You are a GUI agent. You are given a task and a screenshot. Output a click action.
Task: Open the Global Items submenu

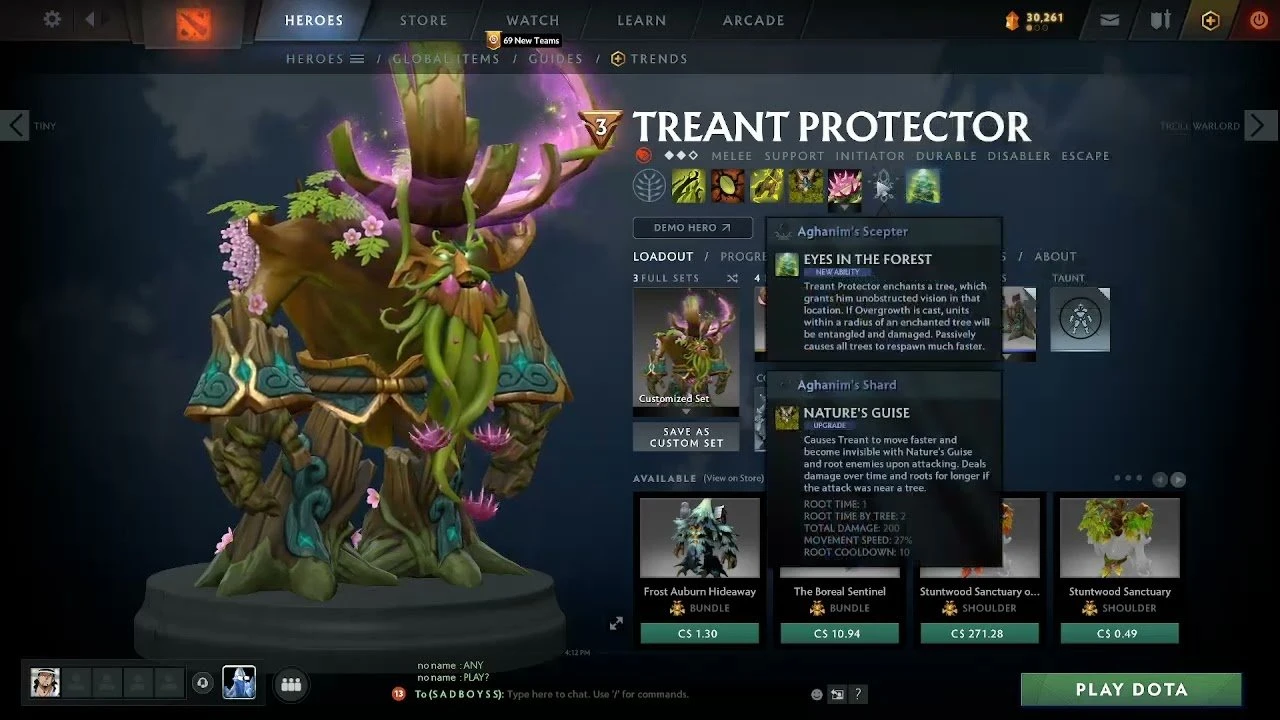click(x=445, y=59)
